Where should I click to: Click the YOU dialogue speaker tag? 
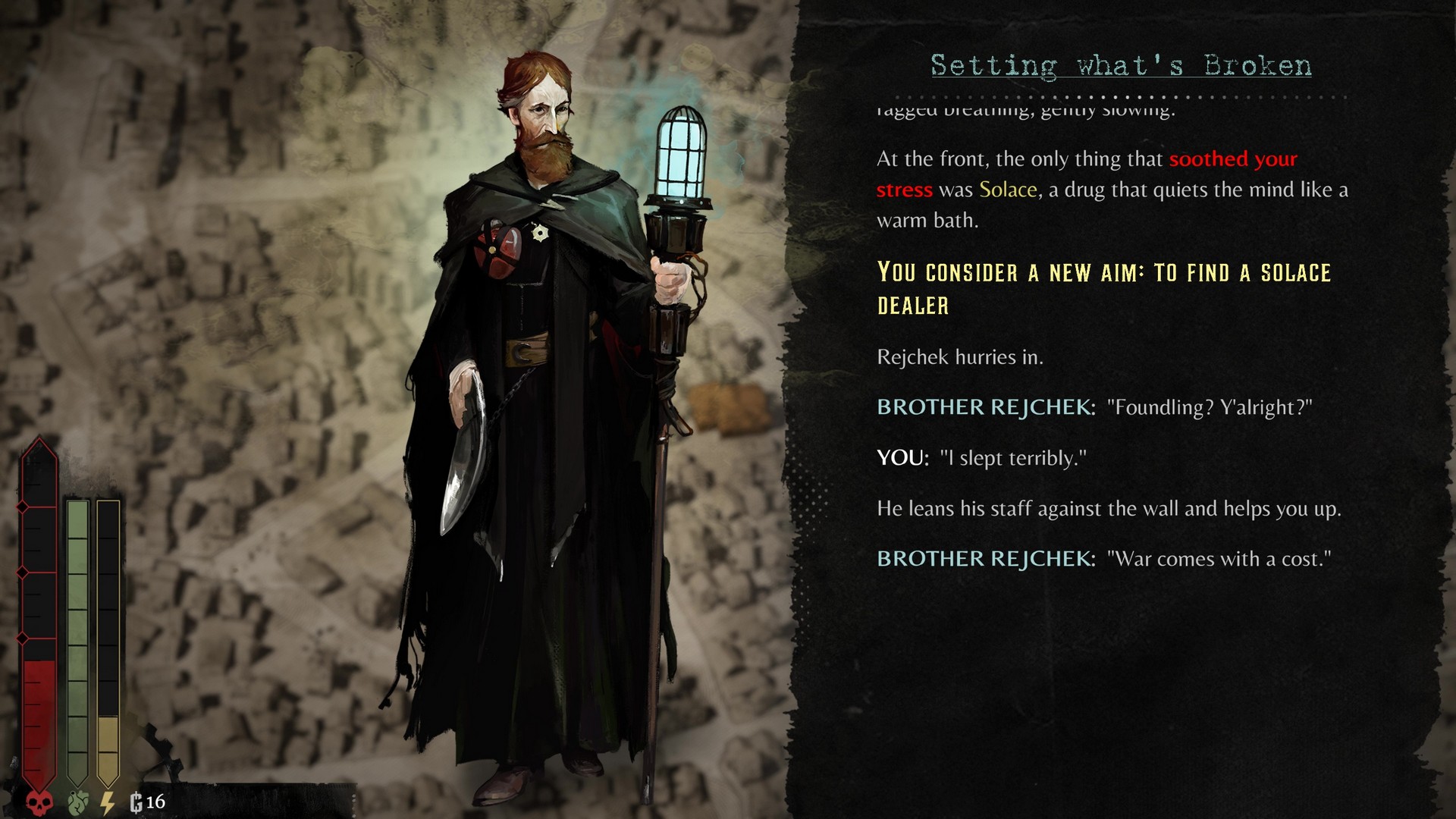coord(902,458)
